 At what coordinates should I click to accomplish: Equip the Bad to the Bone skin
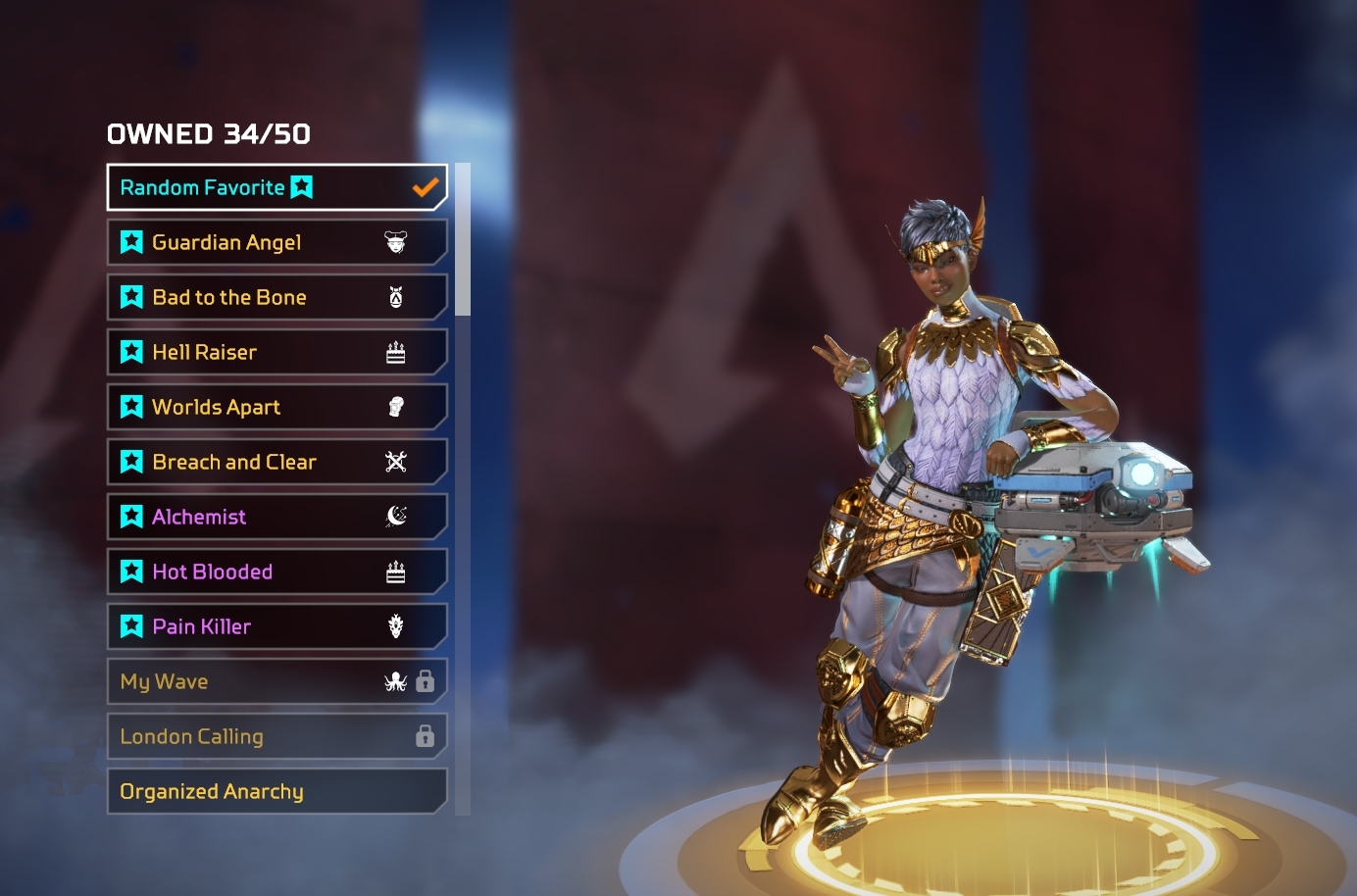click(275, 297)
